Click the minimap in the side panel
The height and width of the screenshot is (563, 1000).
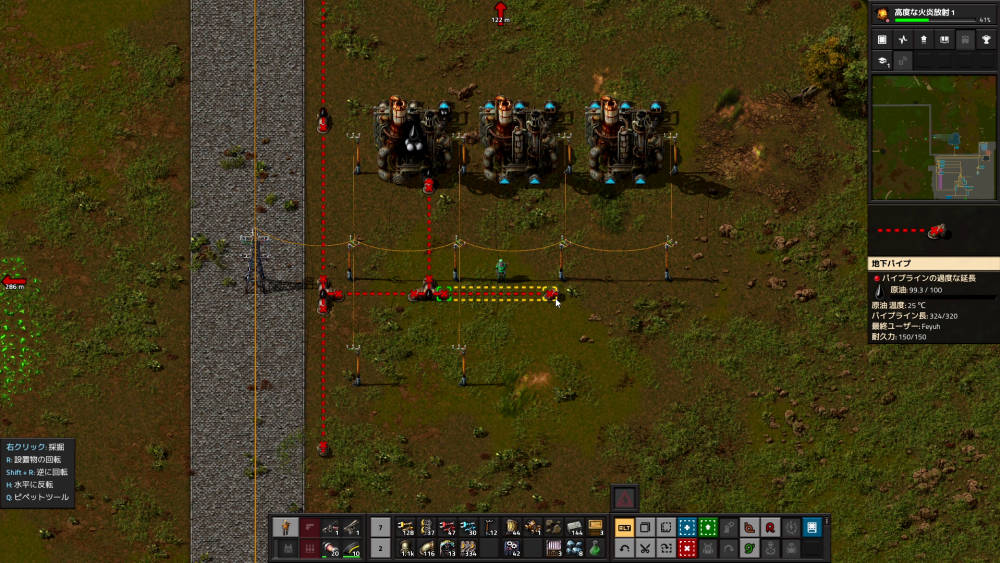[x=933, y=137]
